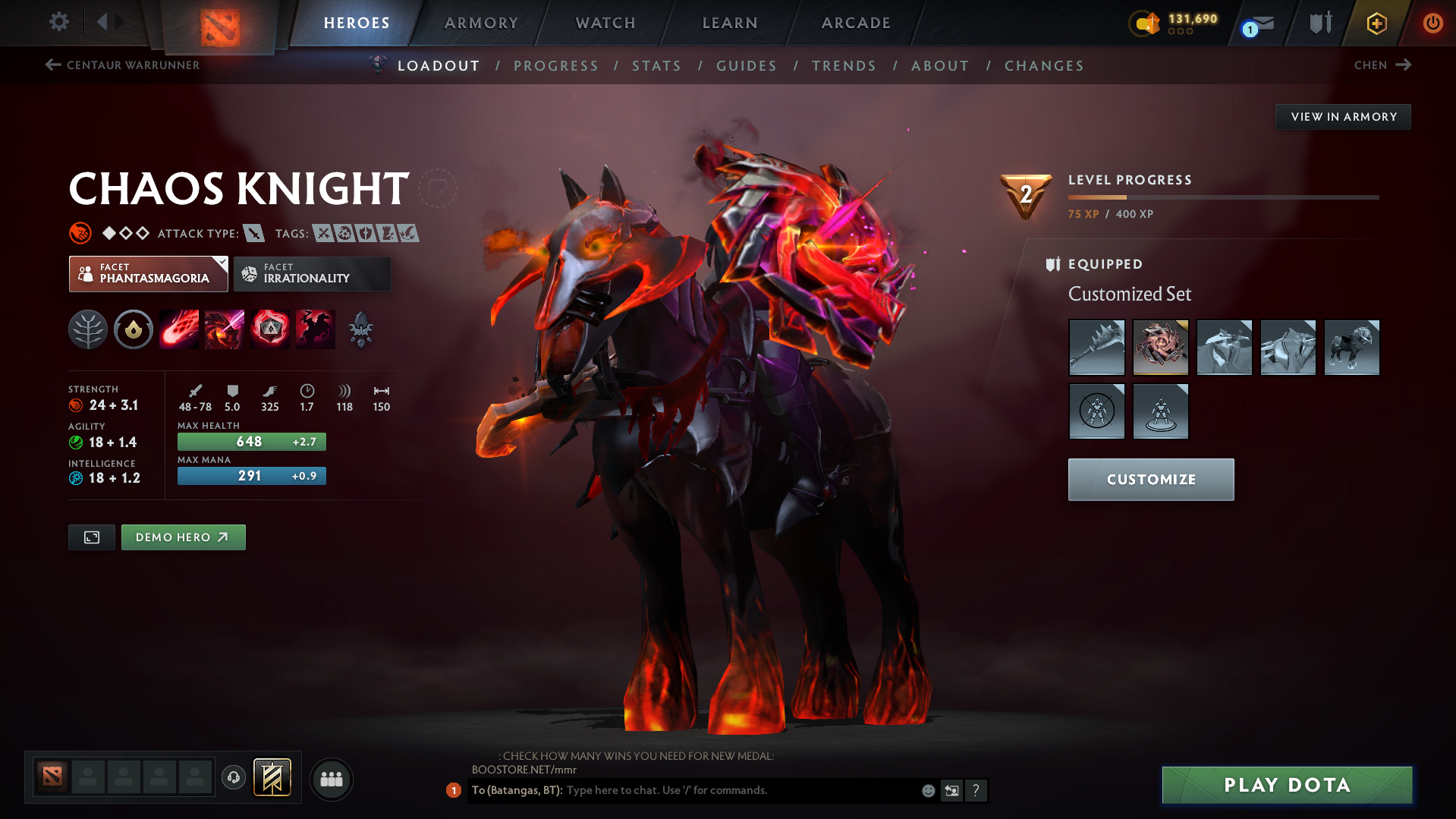
Task: View the Chaos Bolt ability icon
Action: click(x=178, y=329)
